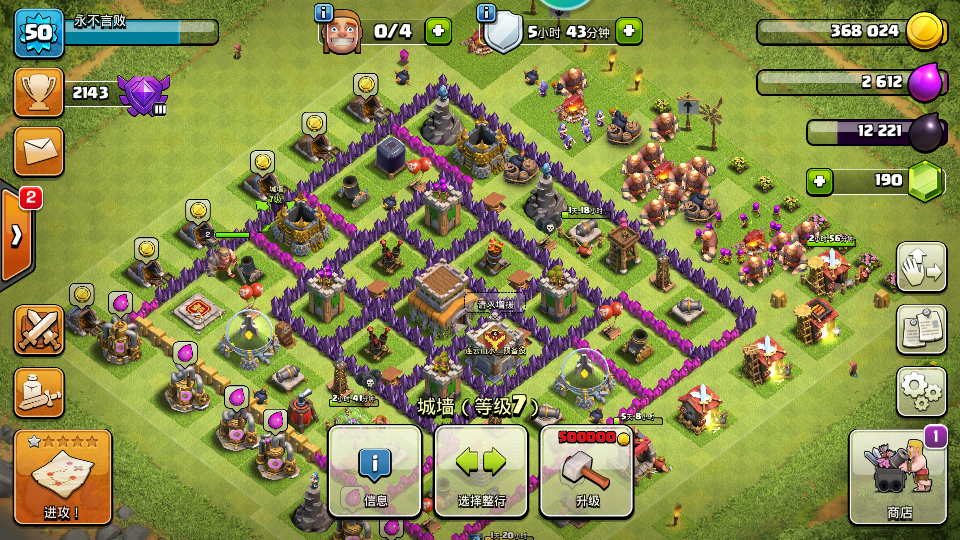Click the builder info icon
Viewport: 960px width, 540px height.
click(x=324, y=13)
